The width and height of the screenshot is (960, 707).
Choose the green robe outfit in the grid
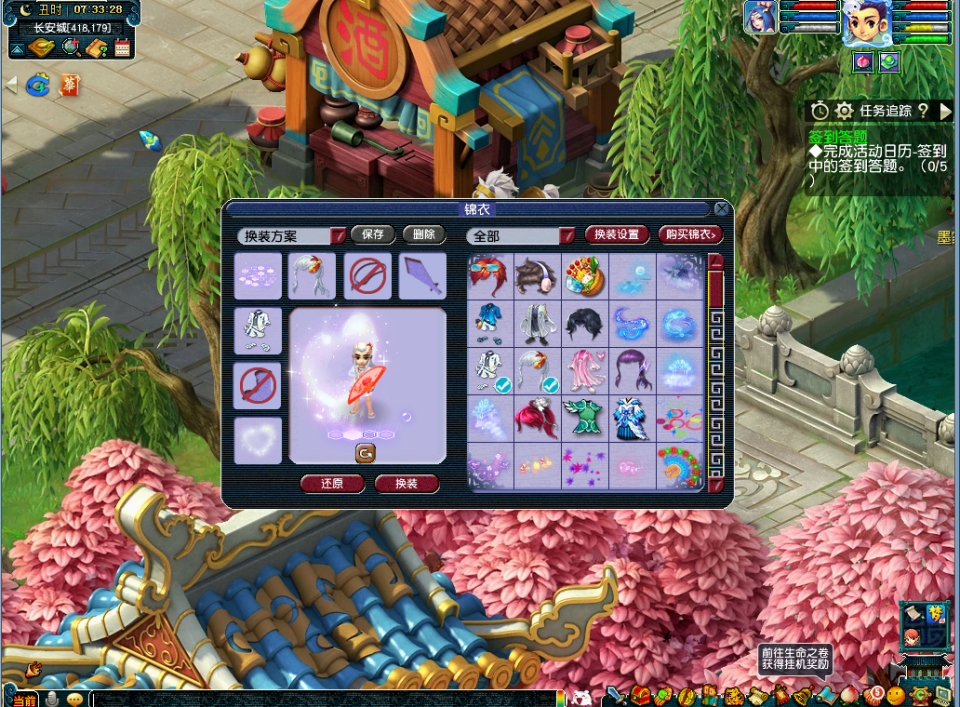(x=586, y=418)
